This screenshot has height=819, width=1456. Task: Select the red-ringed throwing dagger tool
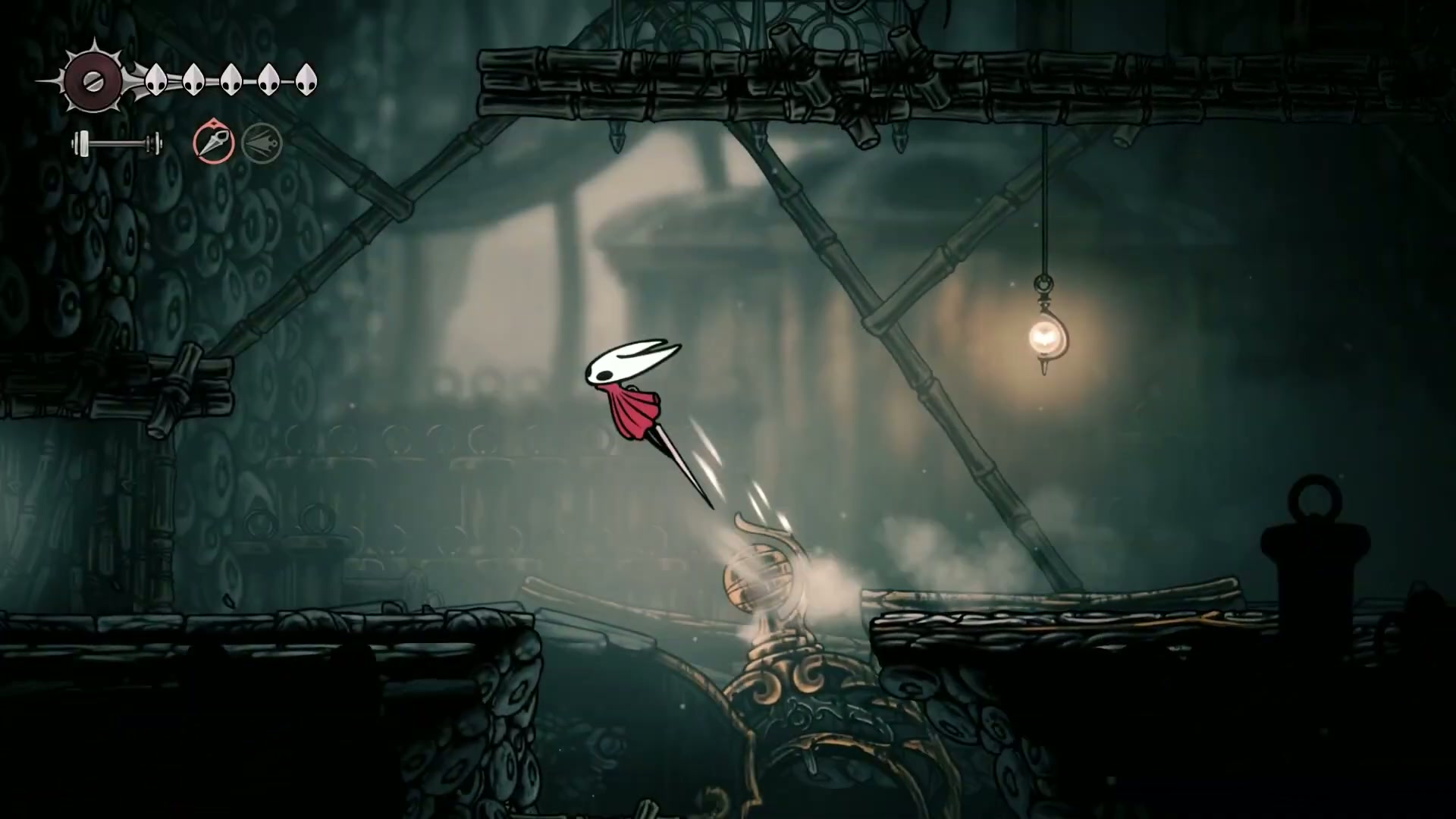[214, 143]
